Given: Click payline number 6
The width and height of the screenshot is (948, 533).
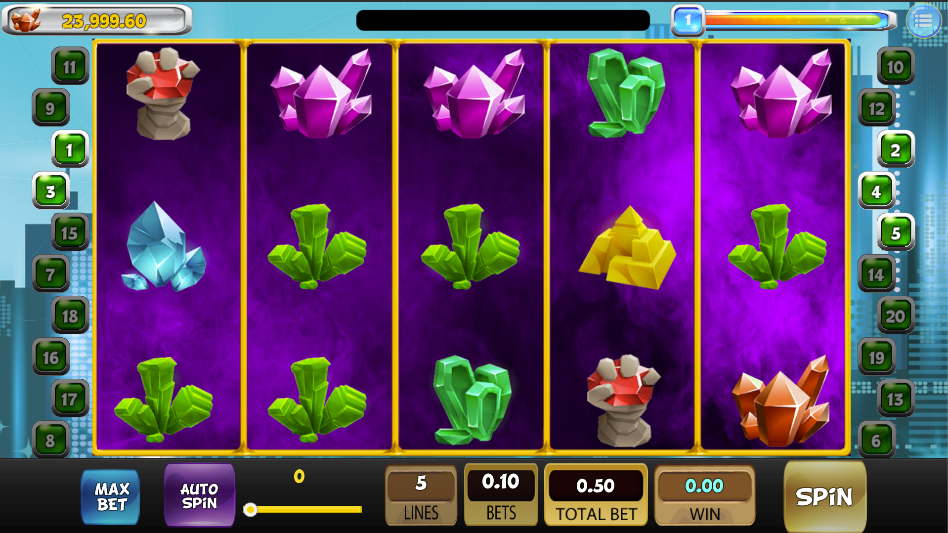Looking at the screenshot, I should (876, 439).
